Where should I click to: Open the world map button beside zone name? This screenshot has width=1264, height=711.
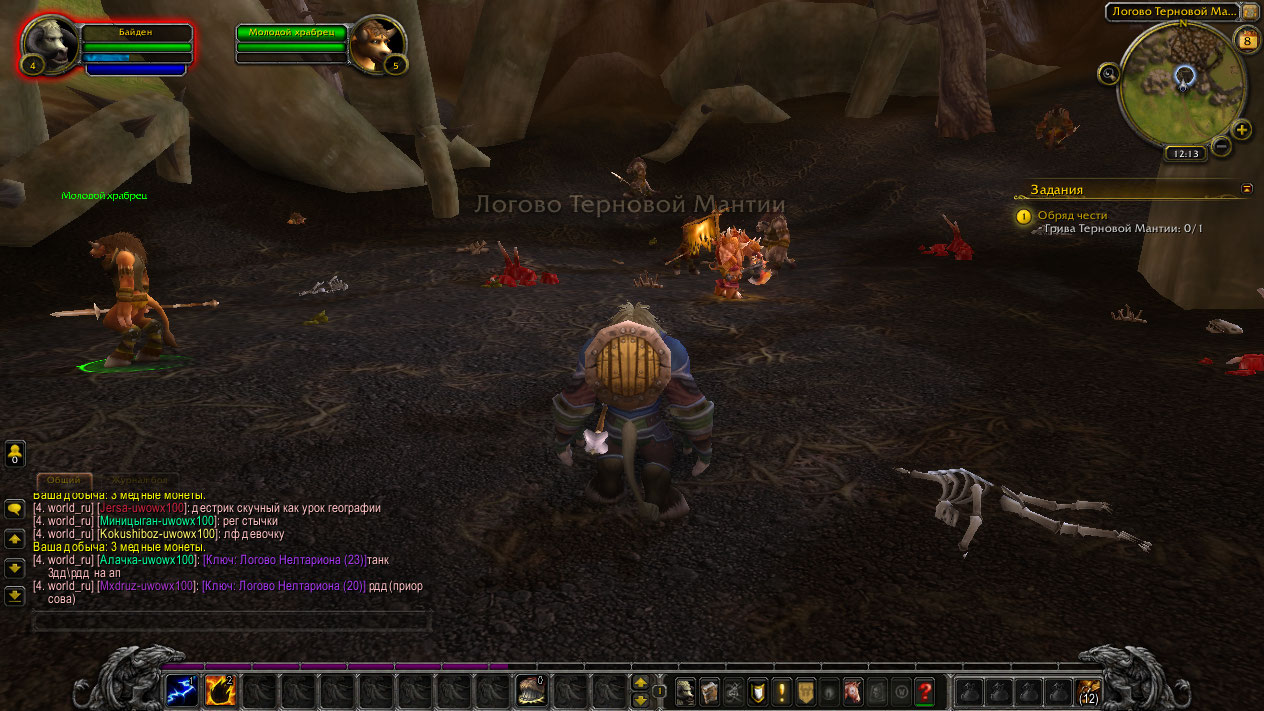pos(1251,11)
